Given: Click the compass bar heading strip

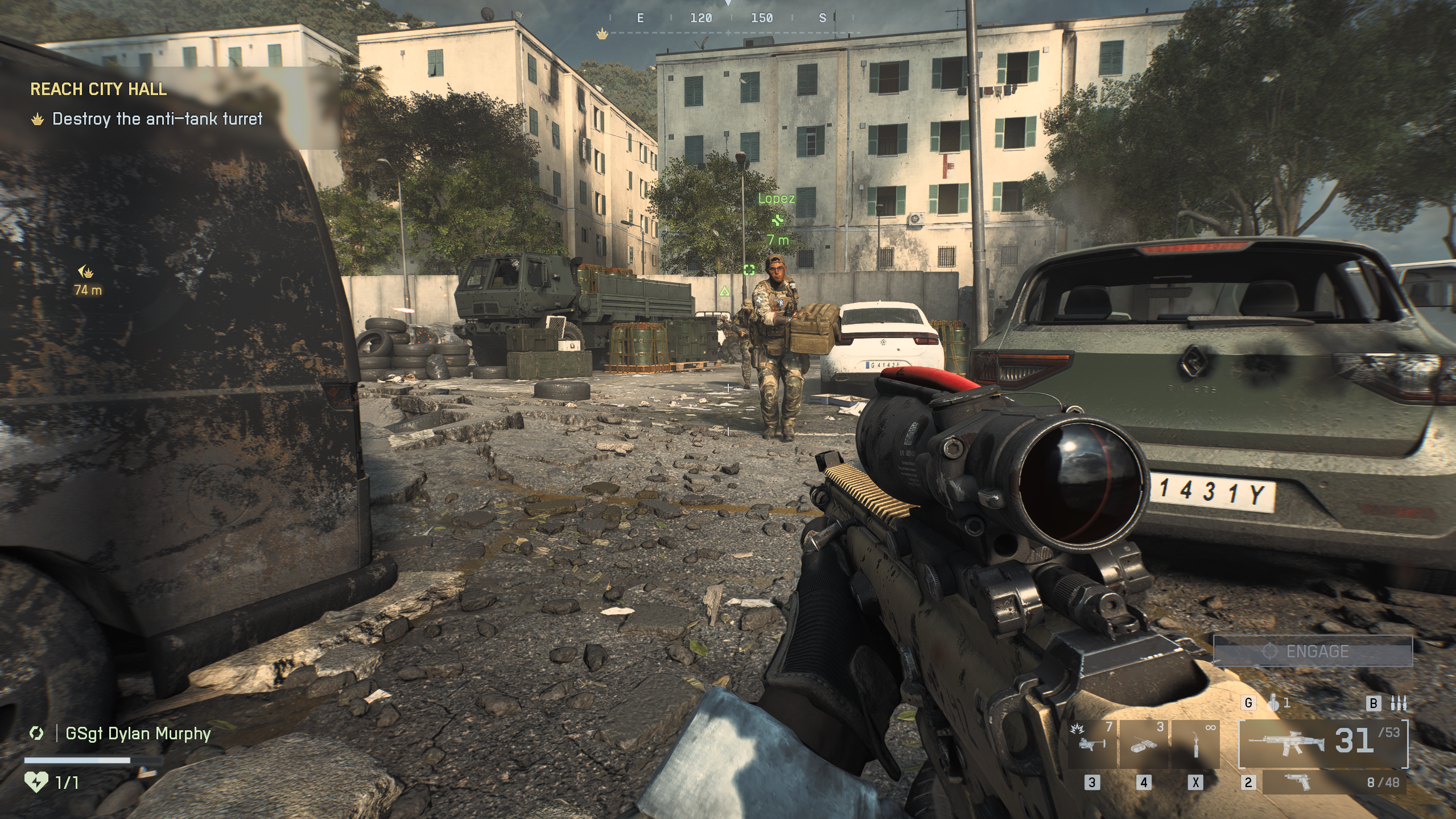Looking at the screenshot, I should (731, 19).
